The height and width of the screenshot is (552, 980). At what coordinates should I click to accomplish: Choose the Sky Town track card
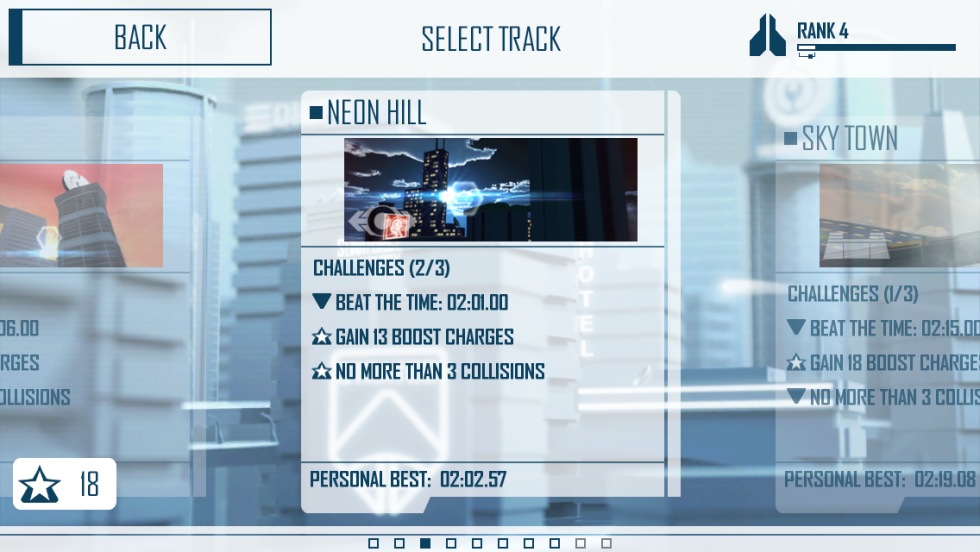pos(880,300)
